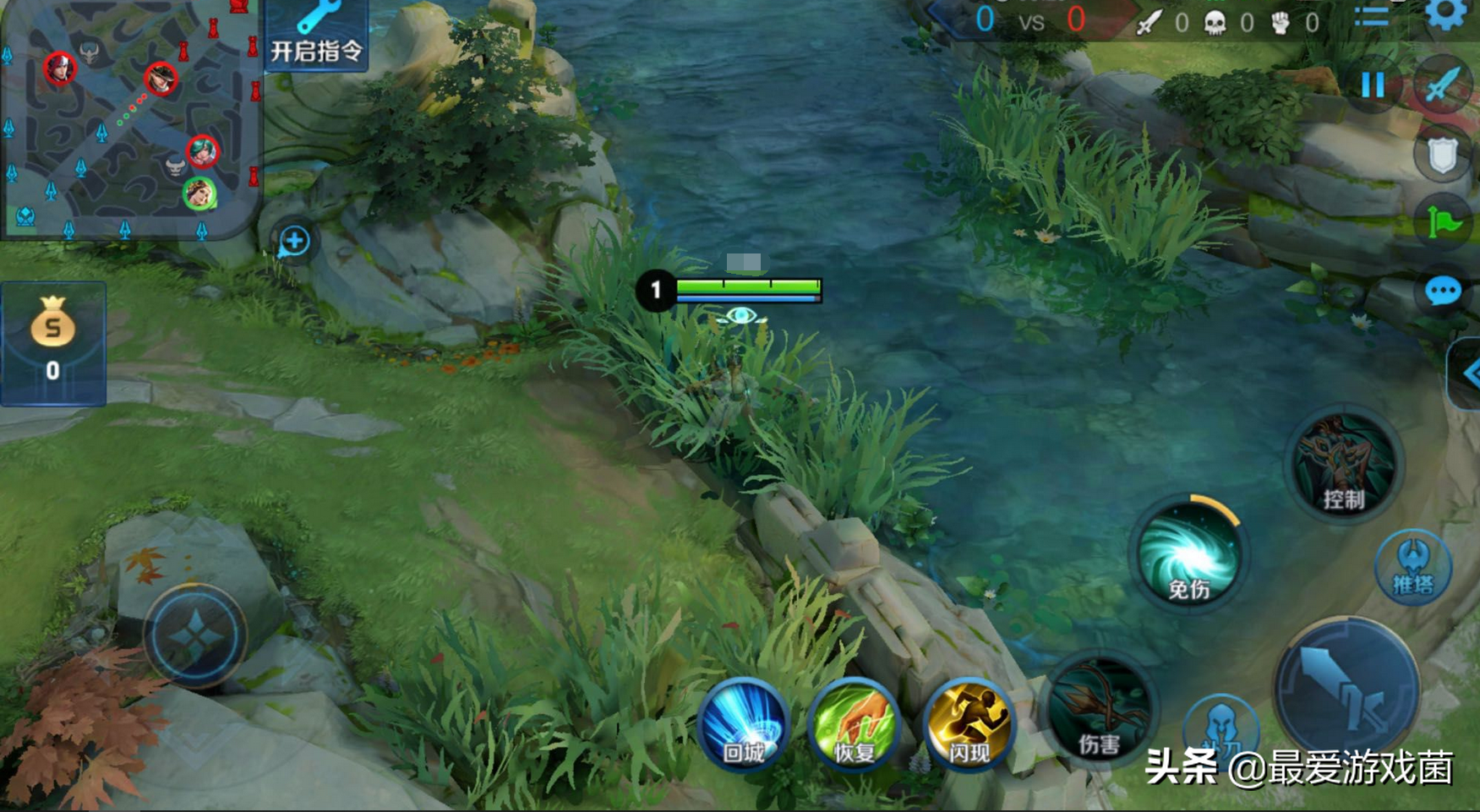Open the settings gear
Screen dimensions: 1480x812
pyautogui.click(x=1446, y=14)
